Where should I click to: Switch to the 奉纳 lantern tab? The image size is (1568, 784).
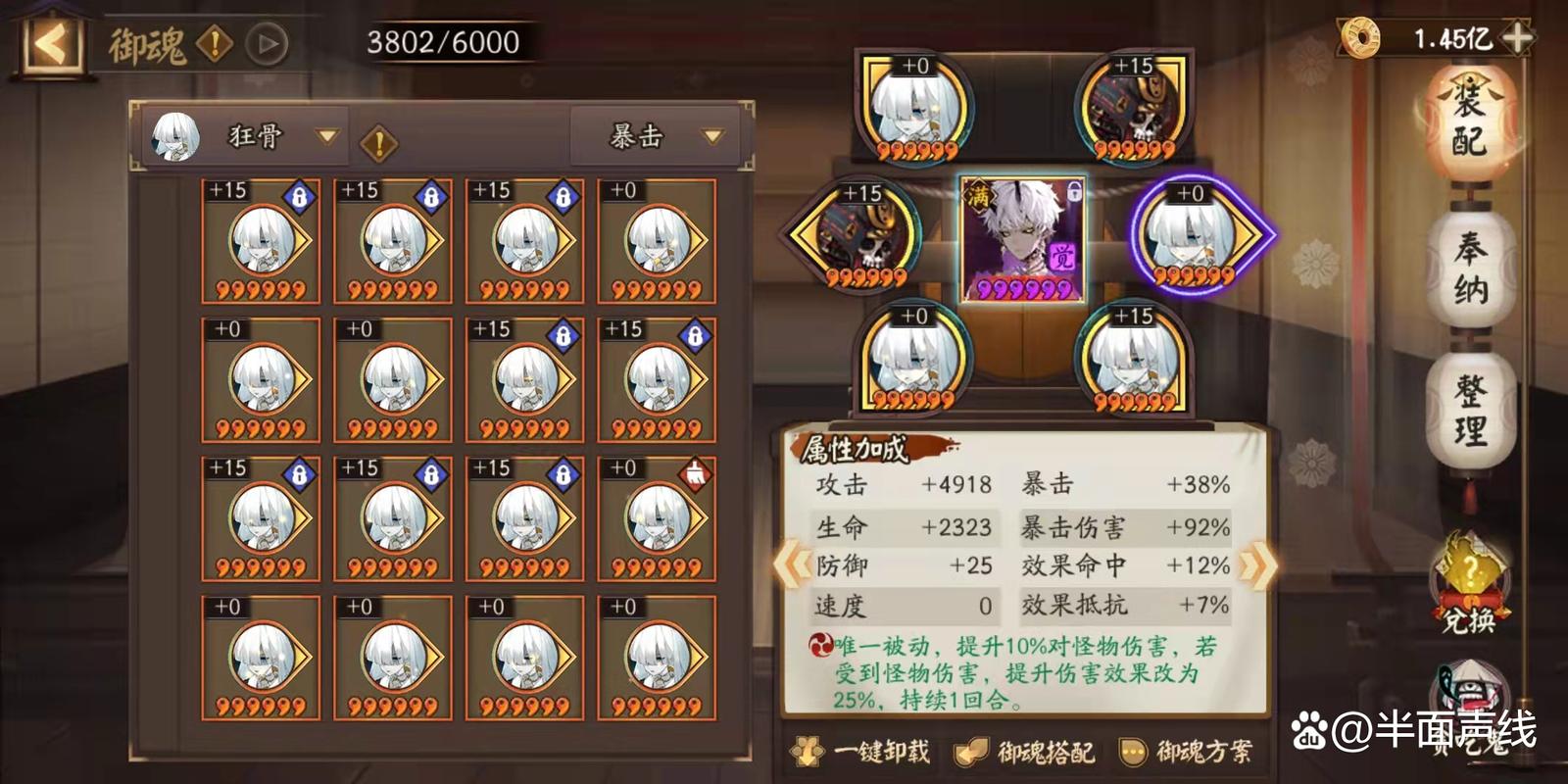1469,268
